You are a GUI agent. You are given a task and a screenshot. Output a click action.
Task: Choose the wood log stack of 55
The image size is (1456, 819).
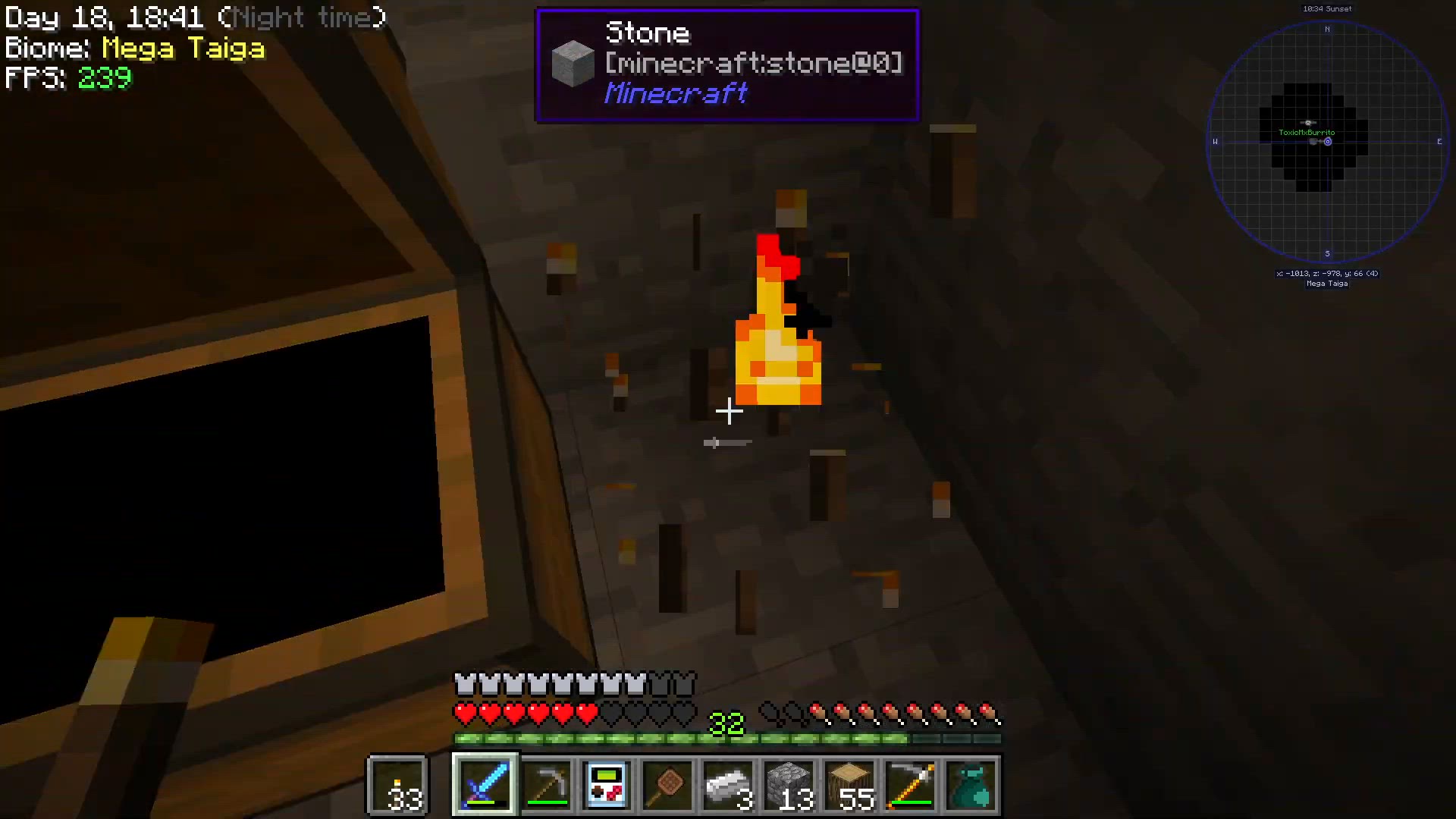(x=849, y=785)
